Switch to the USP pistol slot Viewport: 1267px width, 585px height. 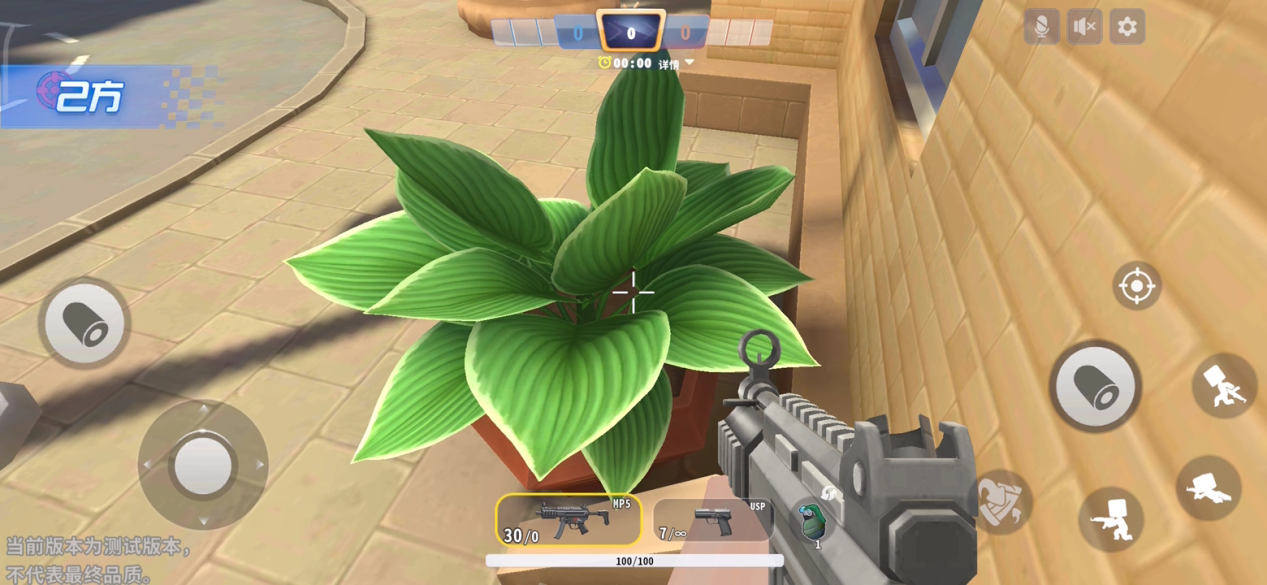[x=712, y=520]
